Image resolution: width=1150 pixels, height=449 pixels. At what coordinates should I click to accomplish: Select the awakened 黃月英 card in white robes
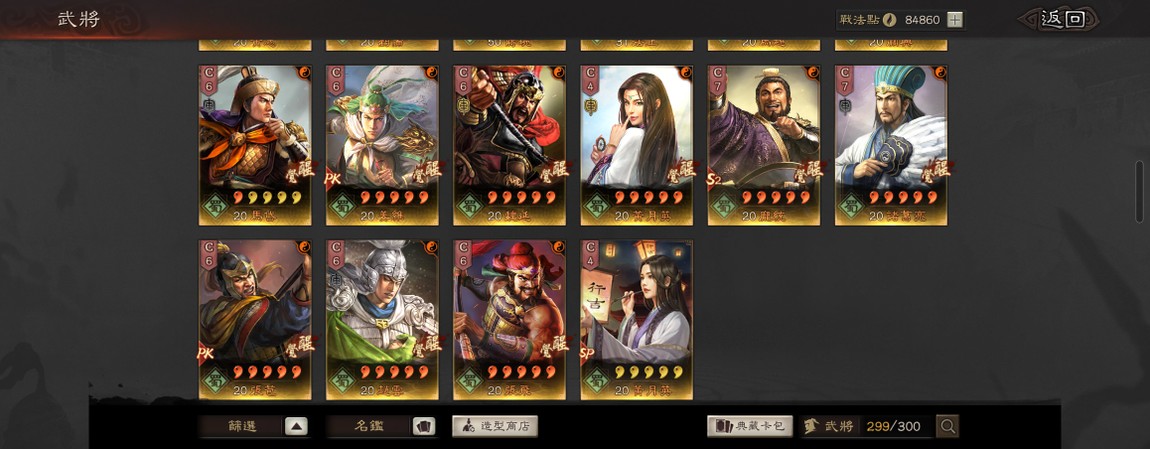(636, 145)
